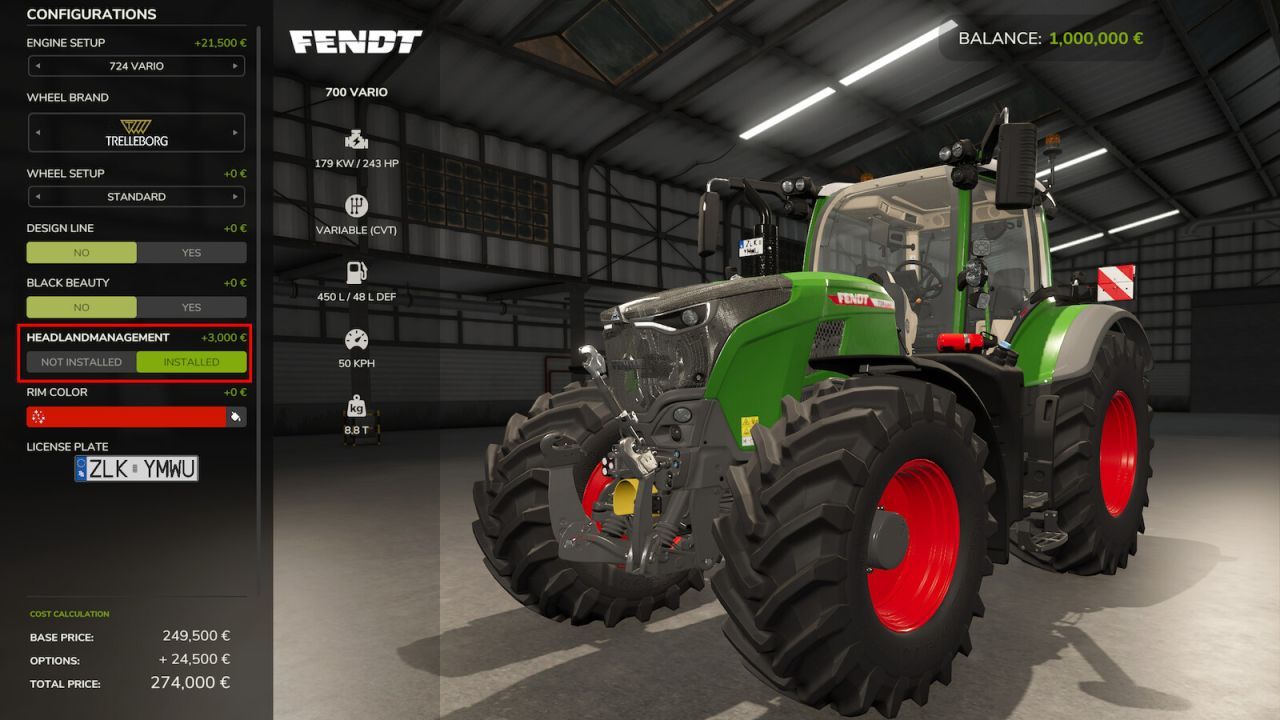Screen dimensions: 1280x720
Task: Click the engine power spec icon
Action: click(x=357, y=140)
